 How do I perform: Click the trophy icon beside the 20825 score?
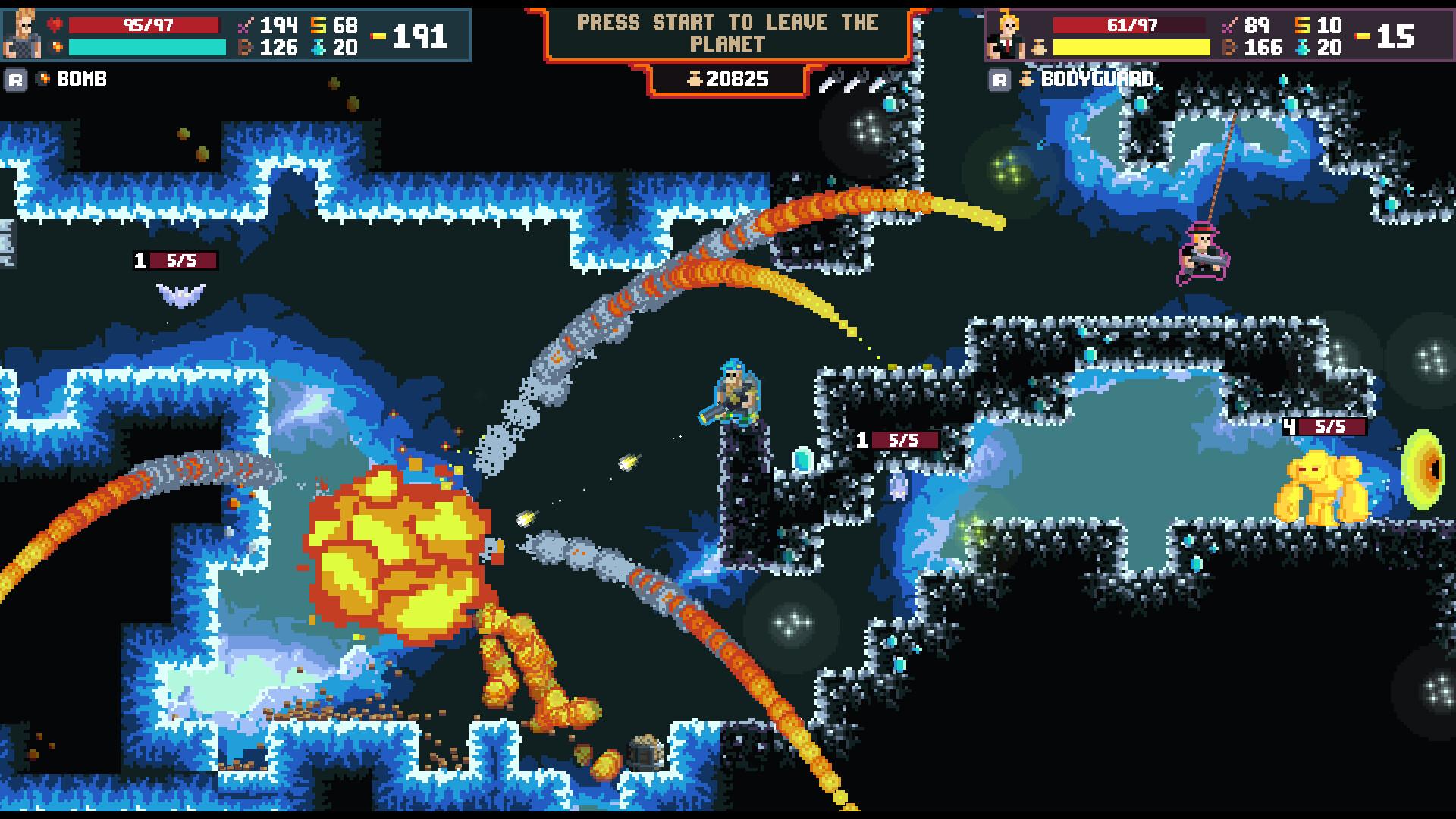697,78
